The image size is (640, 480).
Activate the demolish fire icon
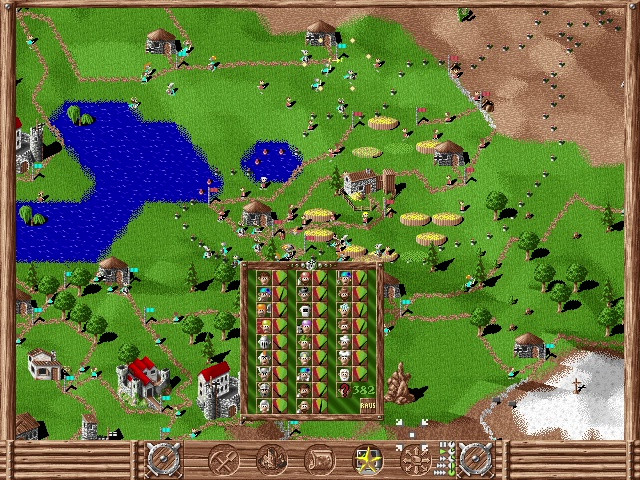point(271,461)
